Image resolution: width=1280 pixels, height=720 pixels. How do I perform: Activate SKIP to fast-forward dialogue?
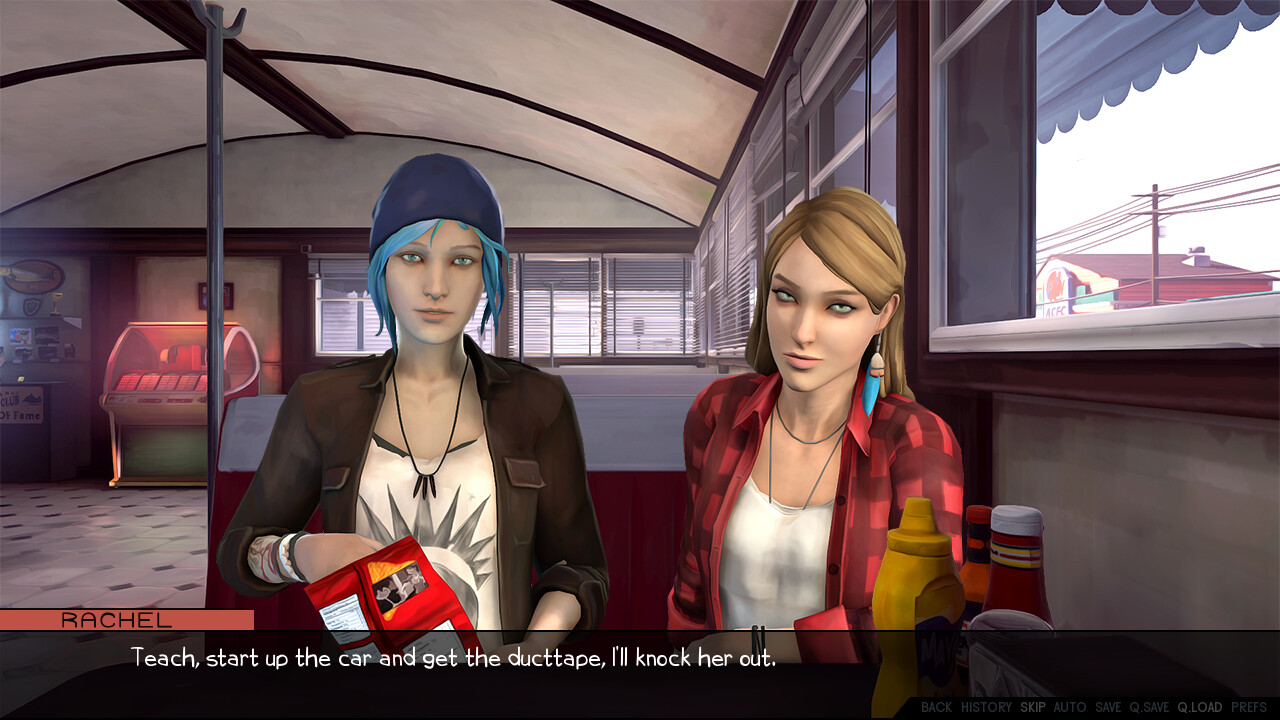[x=1033, y=707]
